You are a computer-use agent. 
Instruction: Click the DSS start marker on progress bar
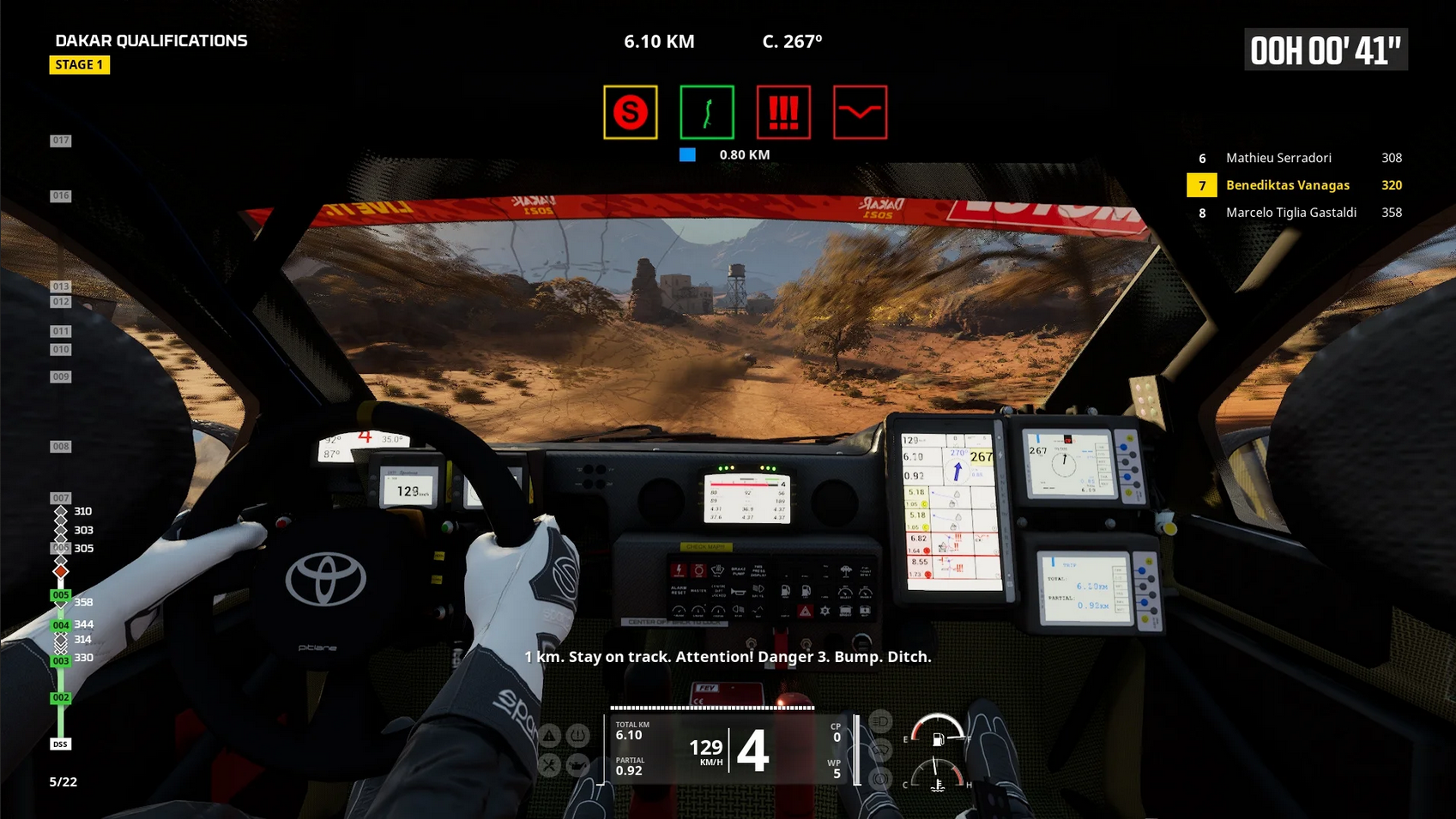coord(60,744)
